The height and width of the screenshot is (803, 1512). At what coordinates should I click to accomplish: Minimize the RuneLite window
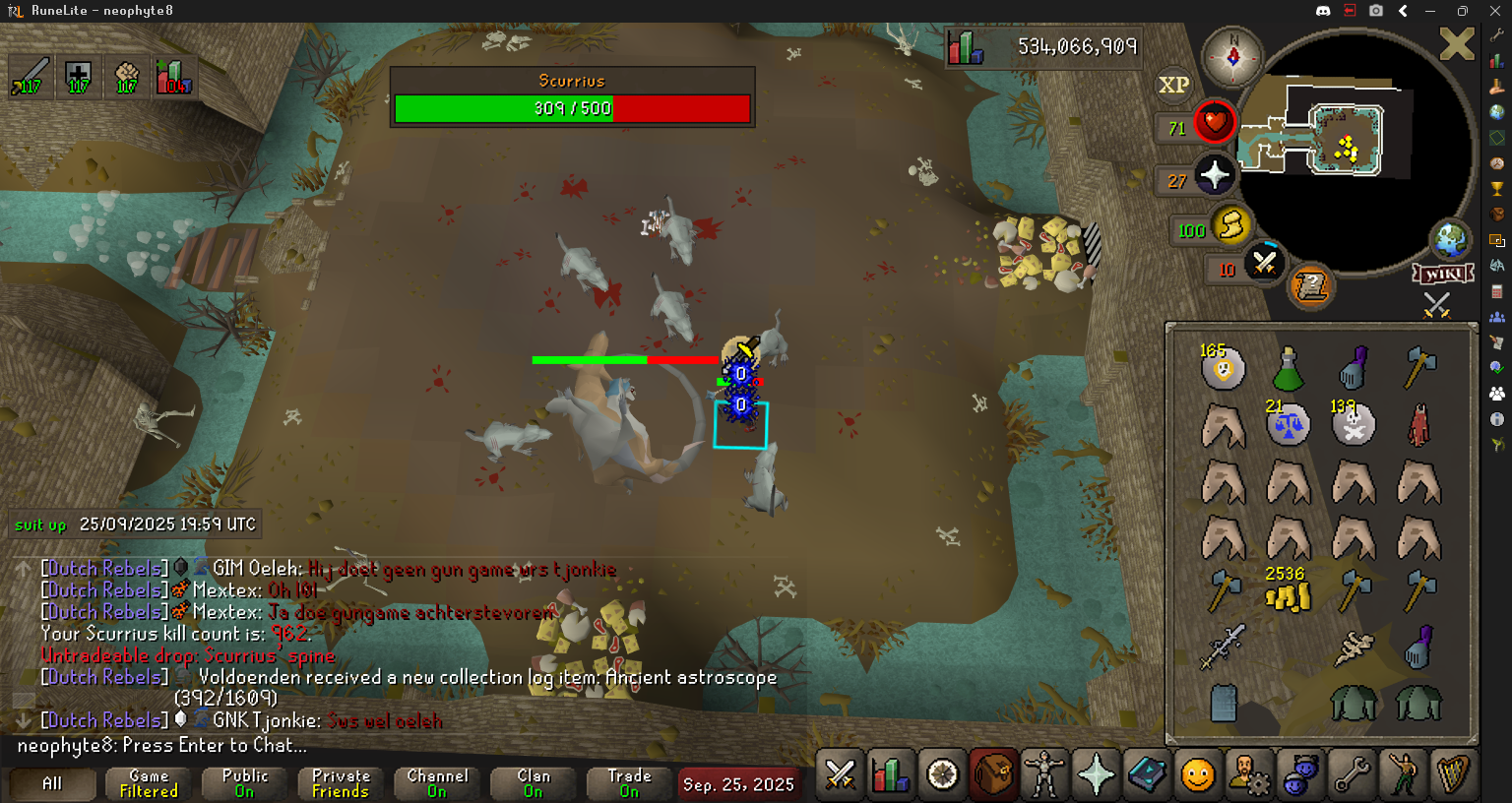[x=1430, y=11]
